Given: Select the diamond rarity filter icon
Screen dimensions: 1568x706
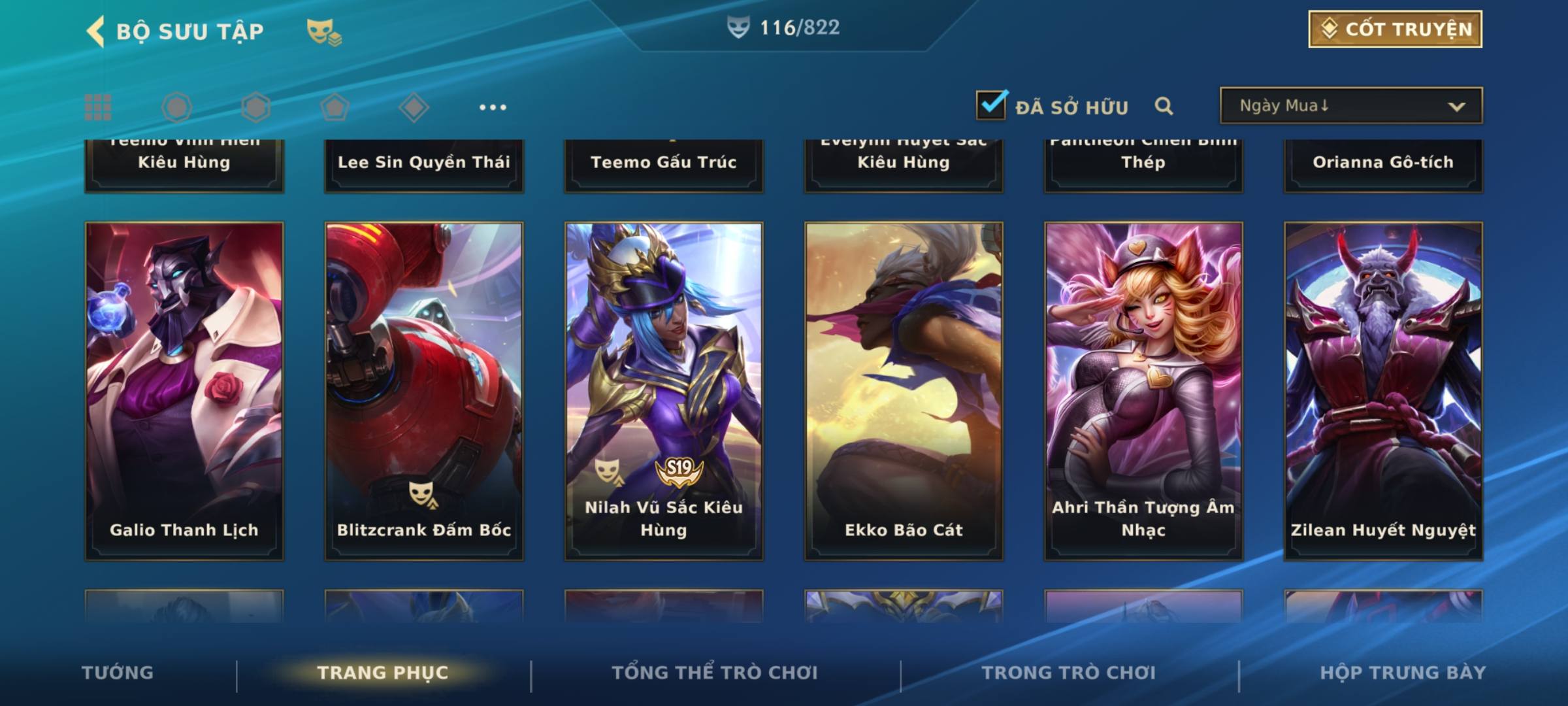Looking at the screenshot, I should click(414, 107).
